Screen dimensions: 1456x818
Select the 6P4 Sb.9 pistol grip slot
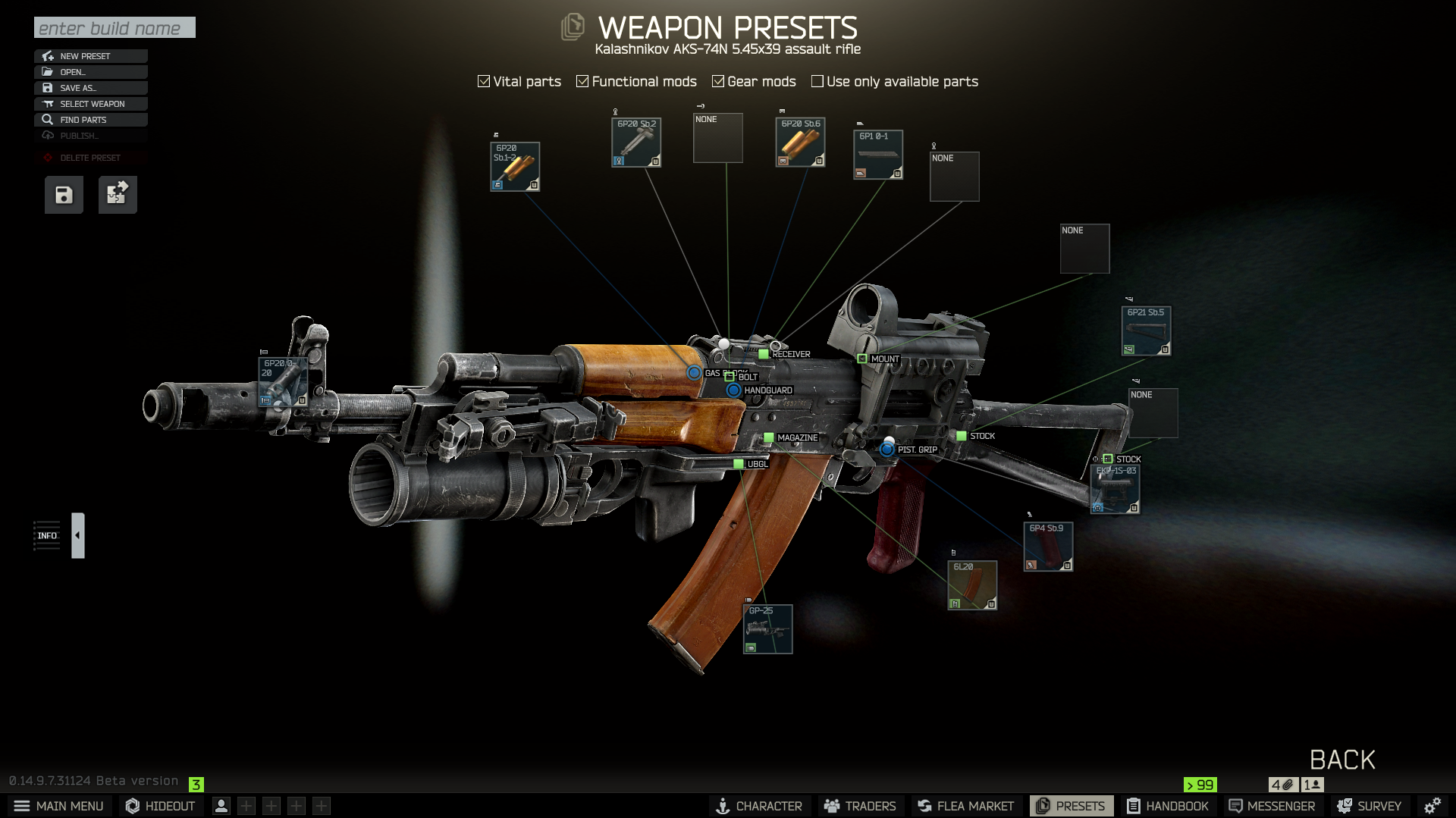click(1048, 547)
